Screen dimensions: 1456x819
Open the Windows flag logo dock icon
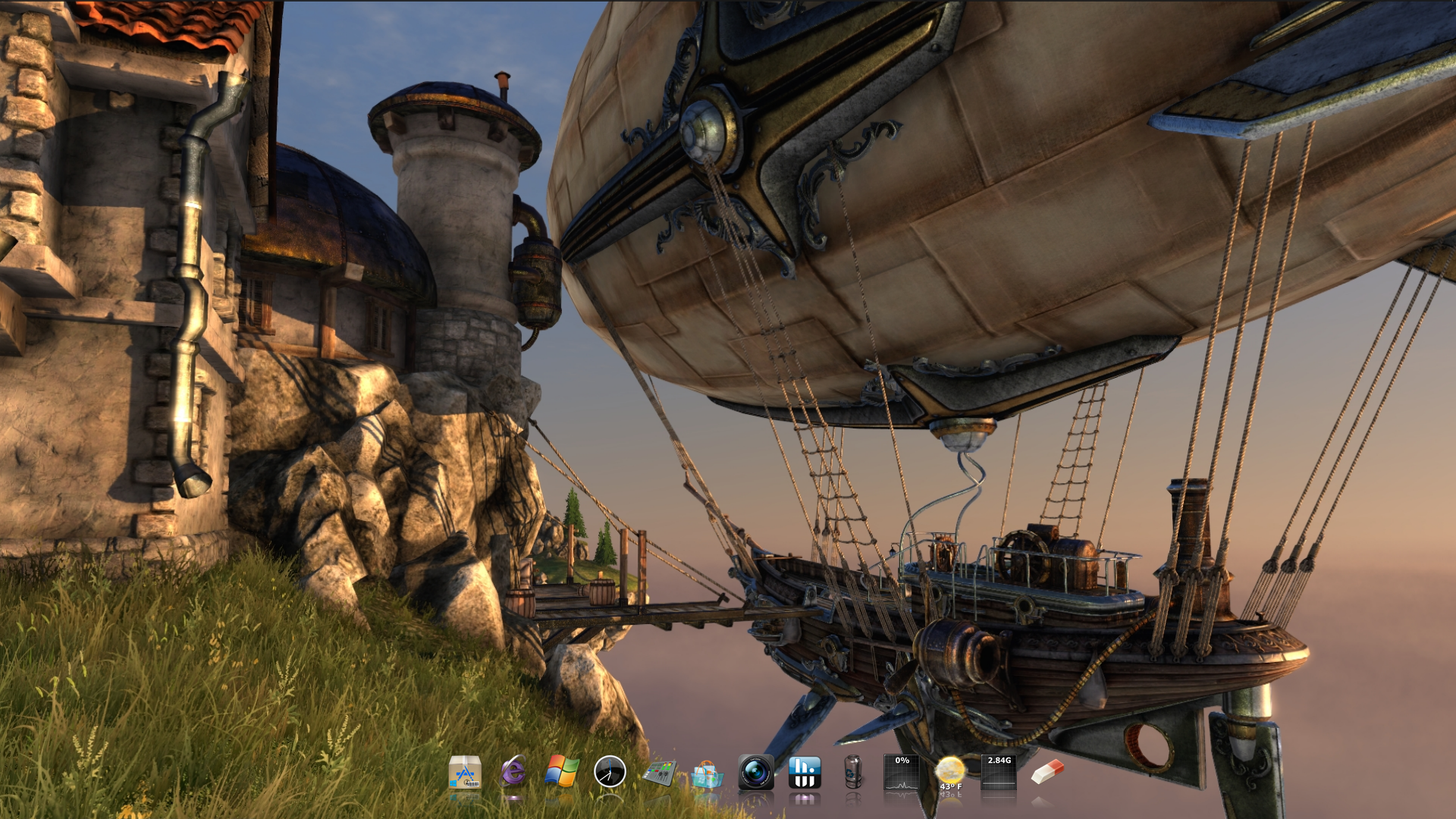[562, 772]
